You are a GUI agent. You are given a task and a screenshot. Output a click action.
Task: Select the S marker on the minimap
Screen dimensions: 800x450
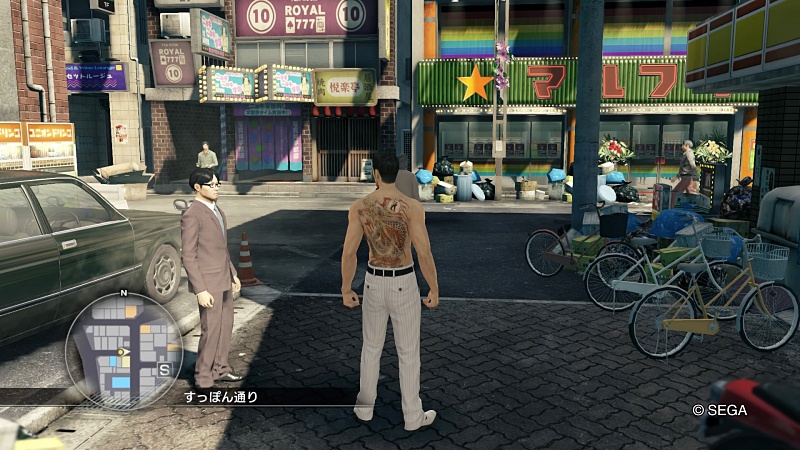click(166, 369)
